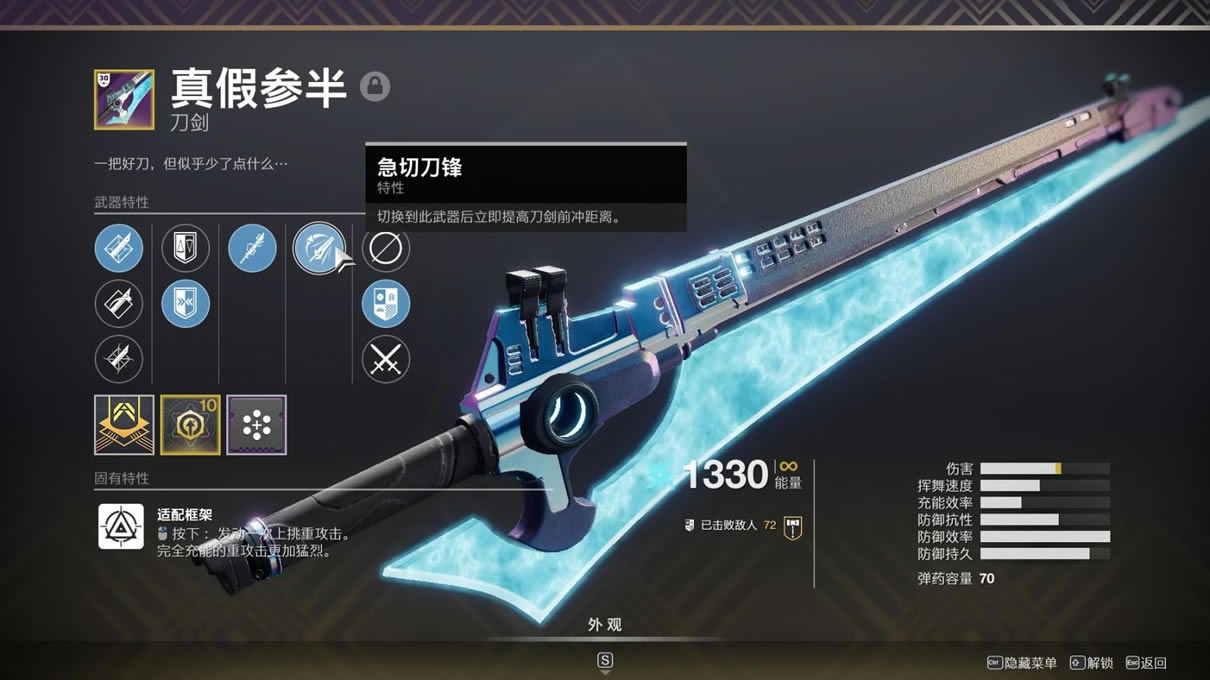Choose the empty slashed-circle perk option
This screenshot has height=680, width=1210.
[386, 248]
